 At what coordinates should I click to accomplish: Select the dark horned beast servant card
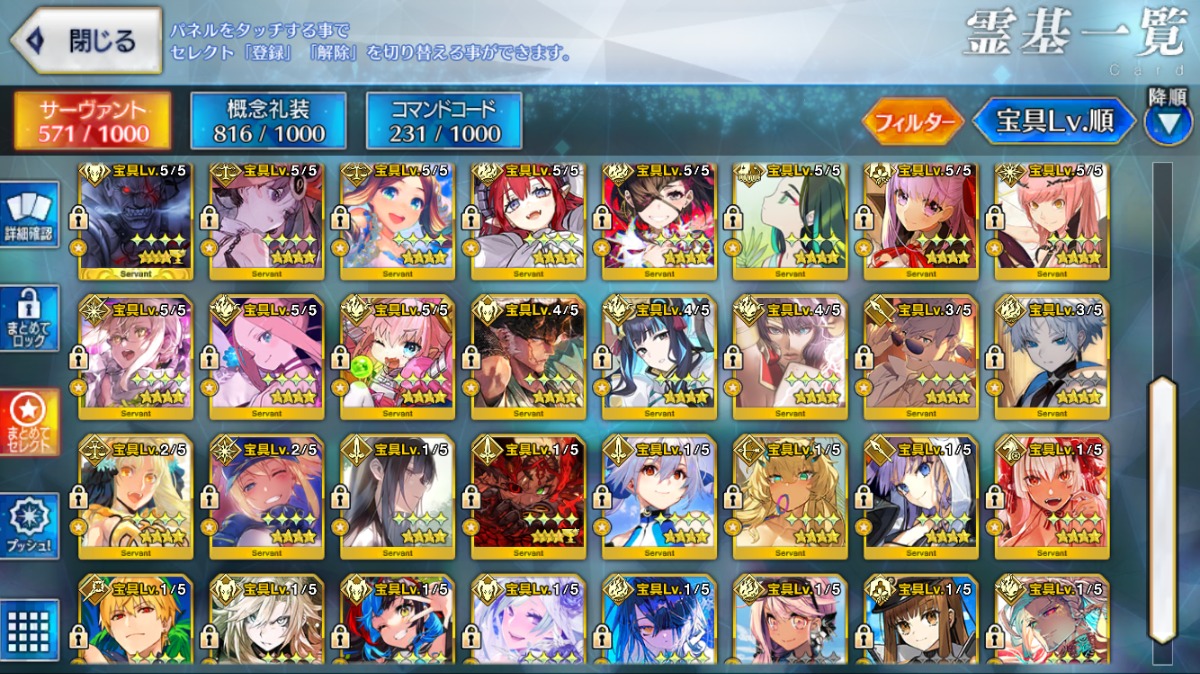(136, 221)
